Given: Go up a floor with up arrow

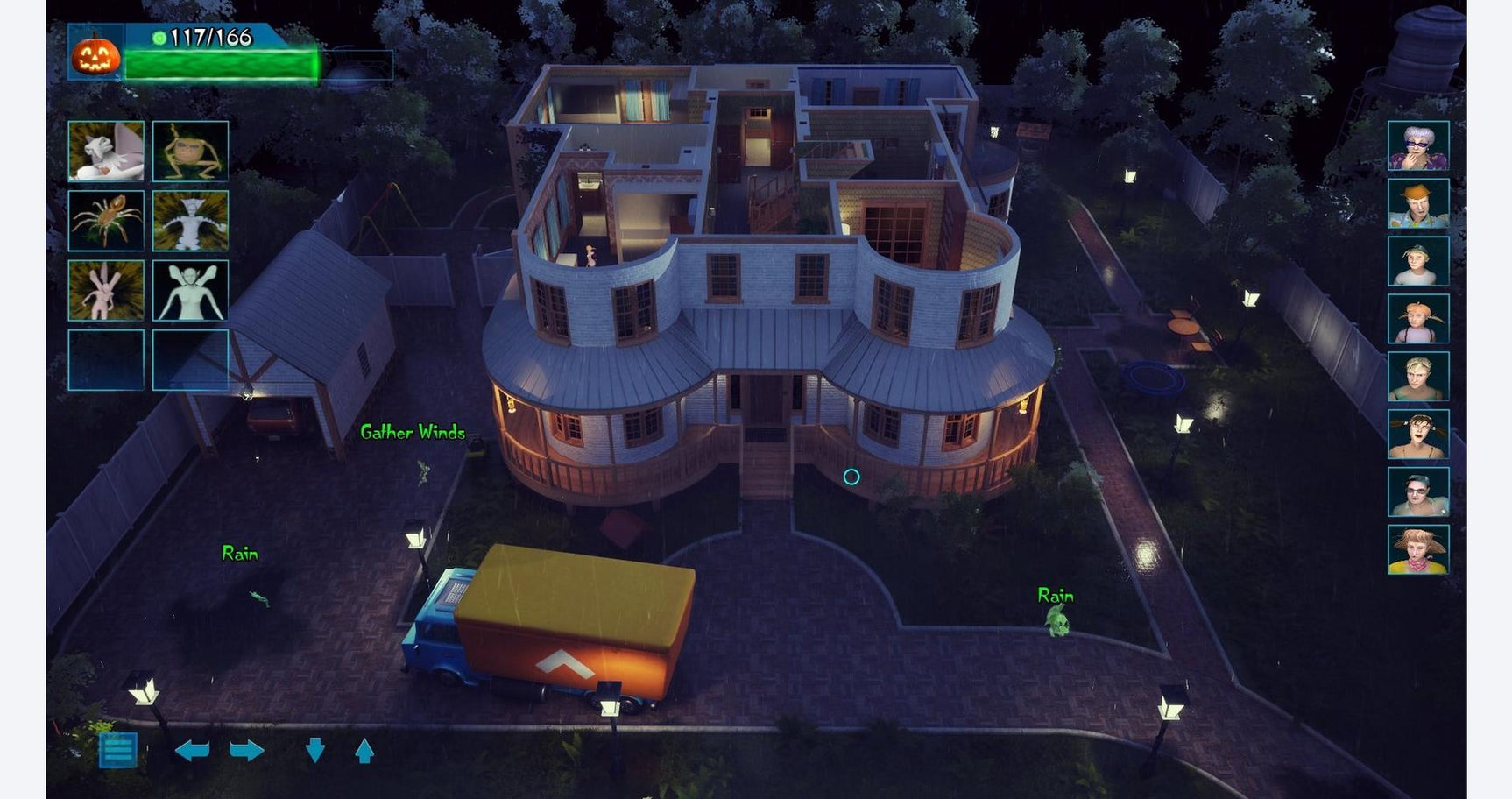Looking at the screenshot, I should (364, 751).
